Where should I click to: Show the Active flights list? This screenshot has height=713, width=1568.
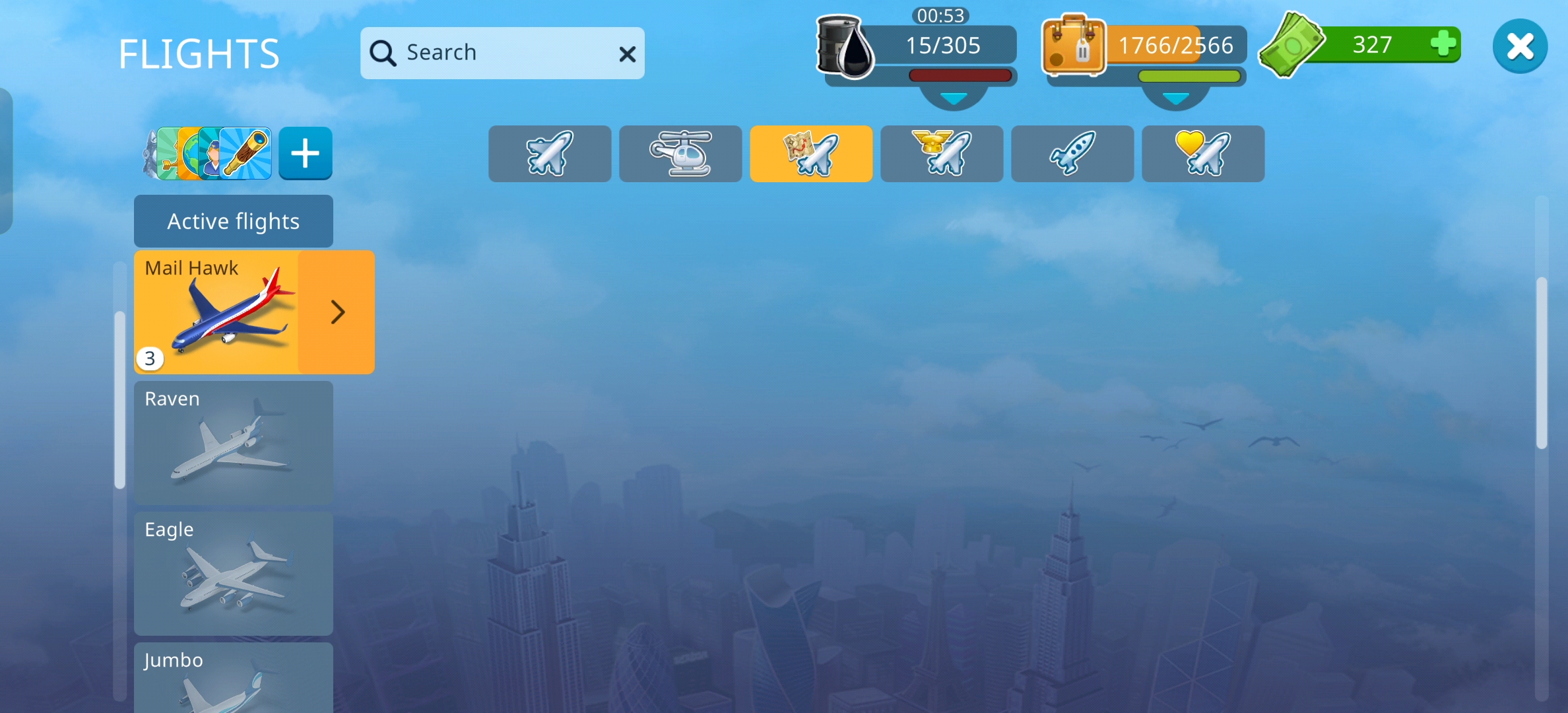233,221
